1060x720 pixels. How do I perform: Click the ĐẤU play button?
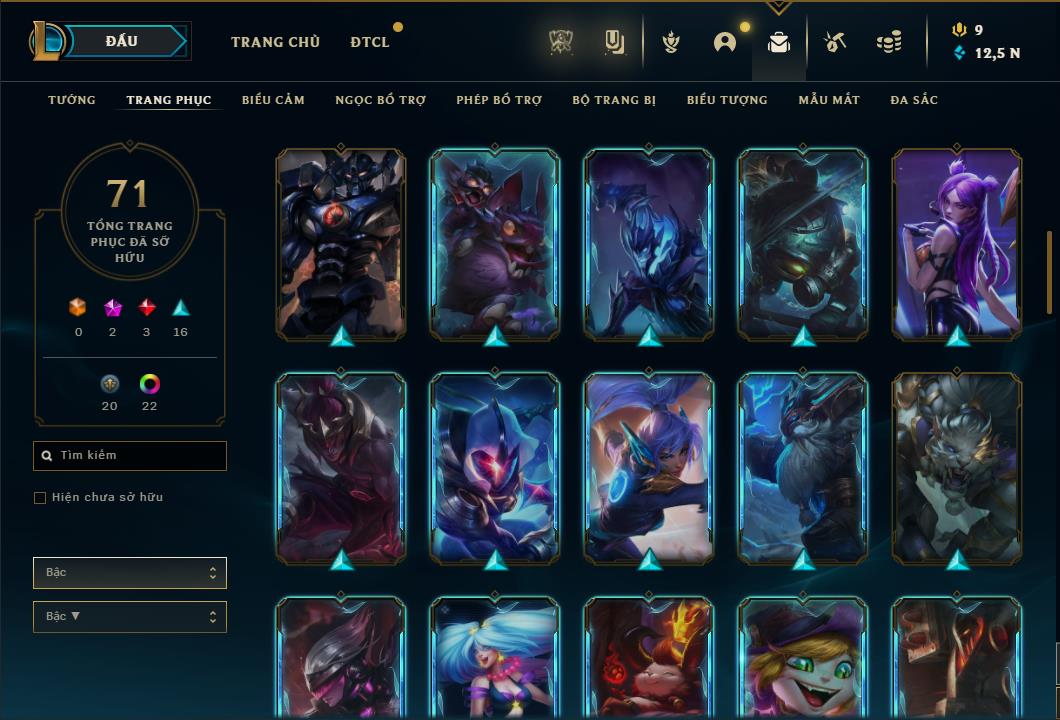pyautogui.click(x=120, y=41)
